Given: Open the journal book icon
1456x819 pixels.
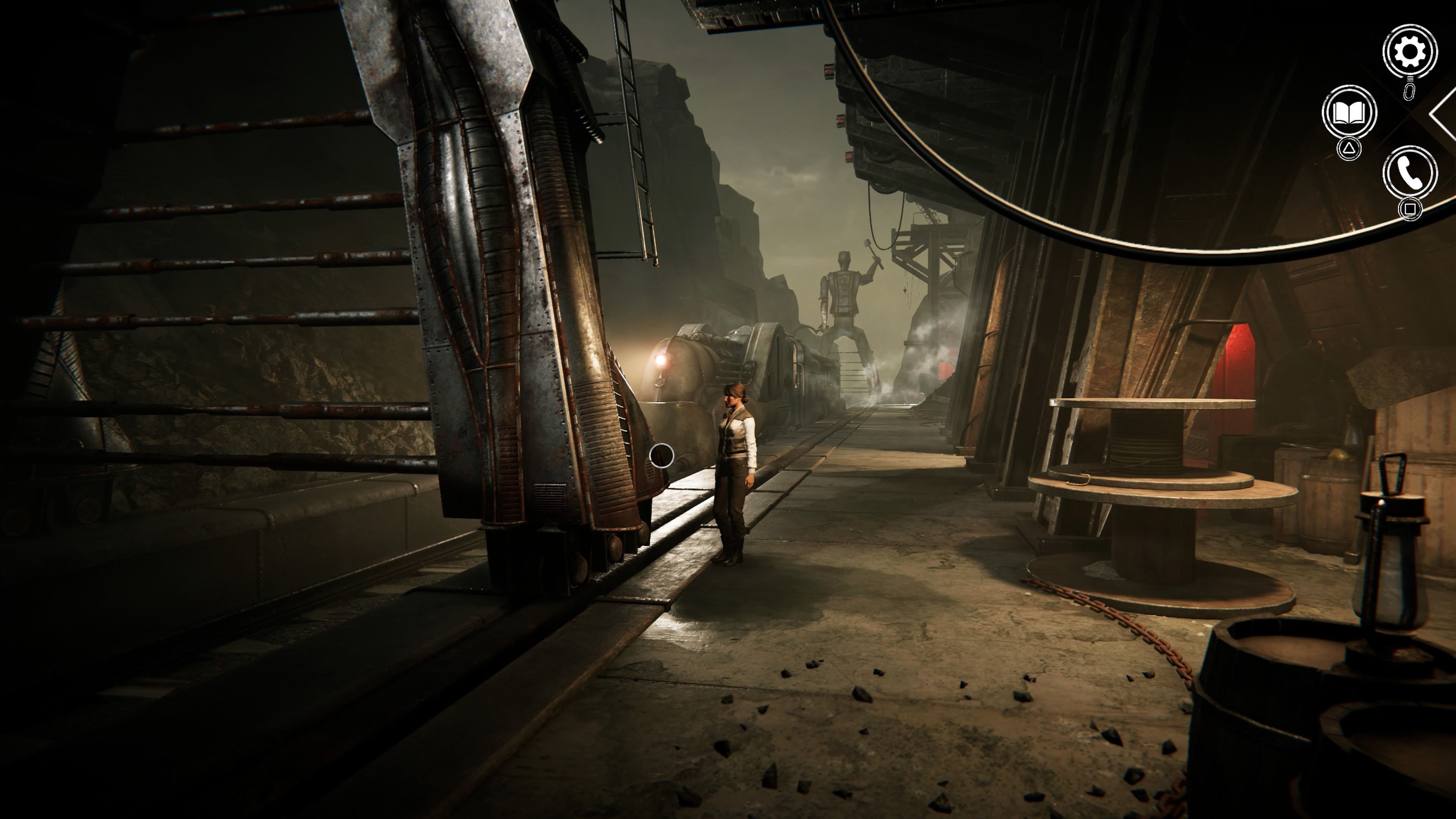Looking at the screenshot, I should [1349, 113].
